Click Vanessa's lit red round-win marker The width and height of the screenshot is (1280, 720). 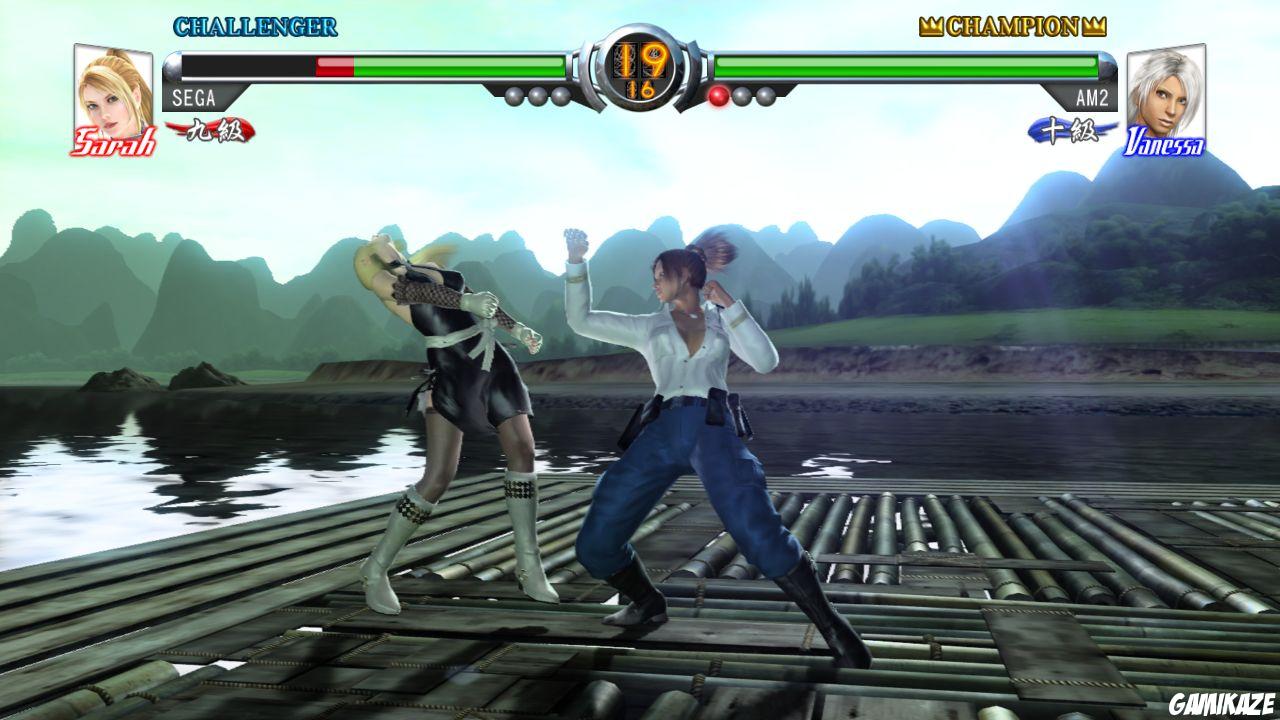pos(717,96)
